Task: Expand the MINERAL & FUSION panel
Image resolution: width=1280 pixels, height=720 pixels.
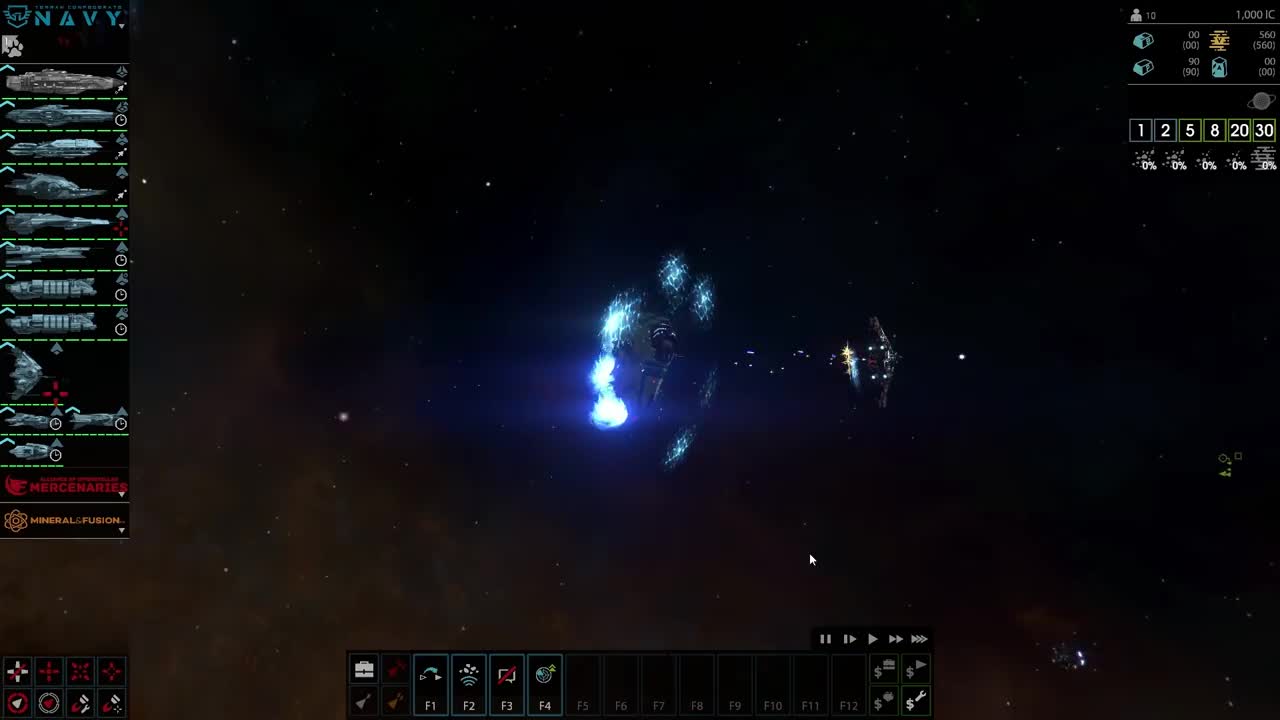Action: (x=122, y=530)
